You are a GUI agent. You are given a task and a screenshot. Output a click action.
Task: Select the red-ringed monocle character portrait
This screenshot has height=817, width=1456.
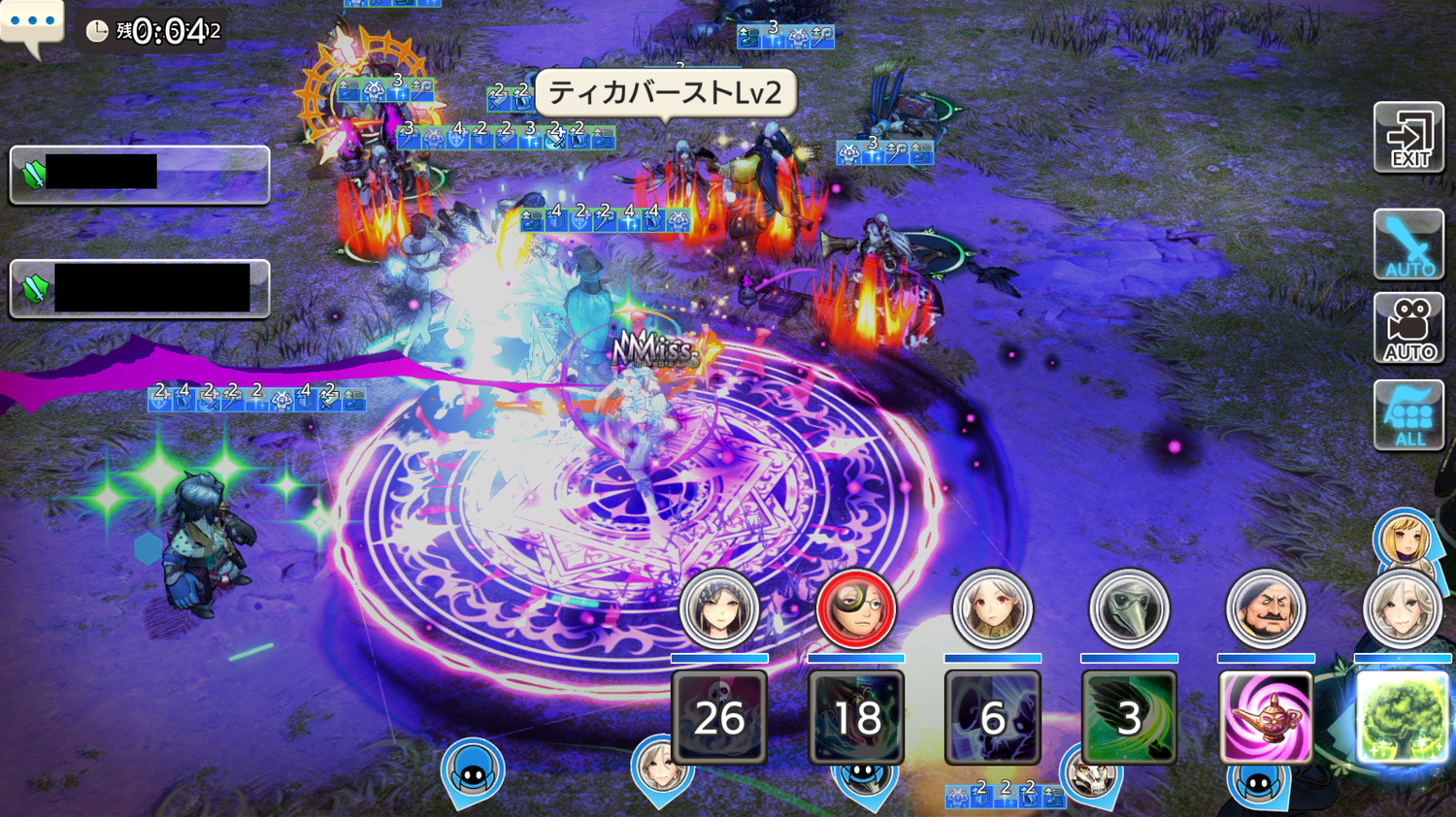[x=855, y=609]
